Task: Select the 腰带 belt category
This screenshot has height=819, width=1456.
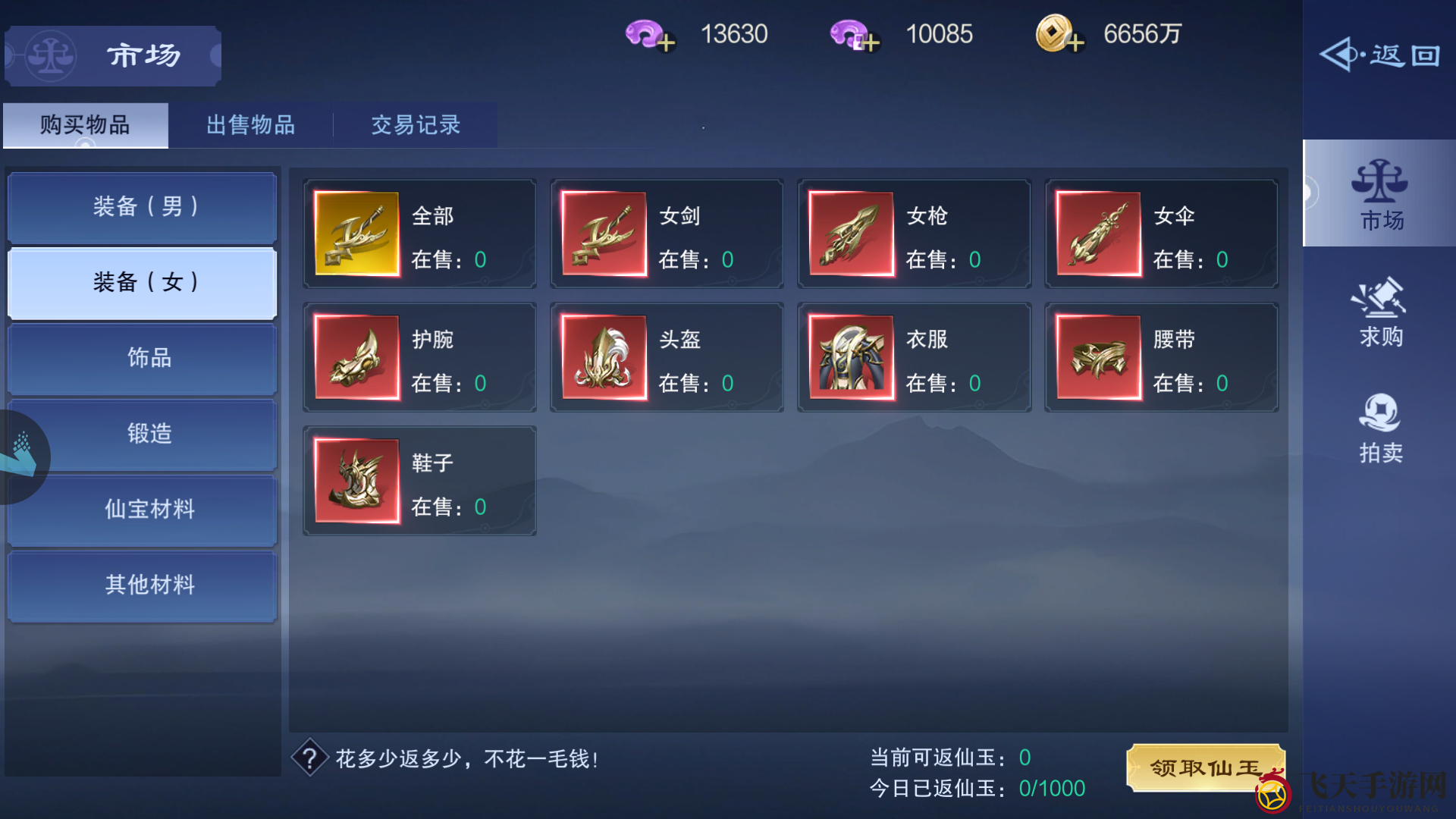Action: (1161, 357)
